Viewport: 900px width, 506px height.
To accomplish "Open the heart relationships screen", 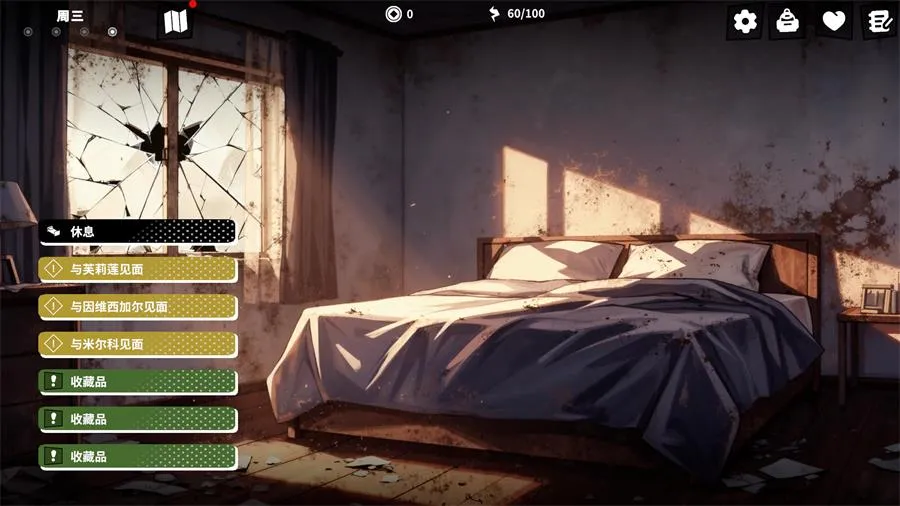I will [x=833, y=21].
